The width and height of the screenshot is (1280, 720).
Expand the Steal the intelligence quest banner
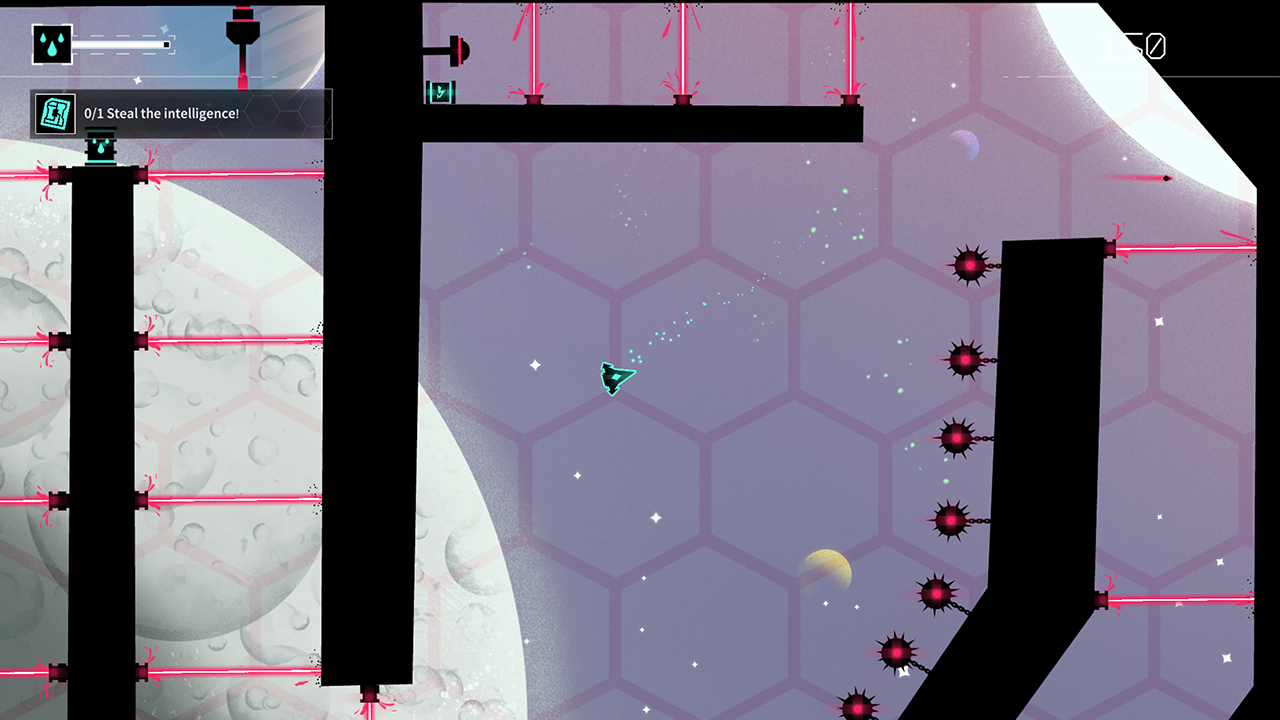[x=180, y=113]
